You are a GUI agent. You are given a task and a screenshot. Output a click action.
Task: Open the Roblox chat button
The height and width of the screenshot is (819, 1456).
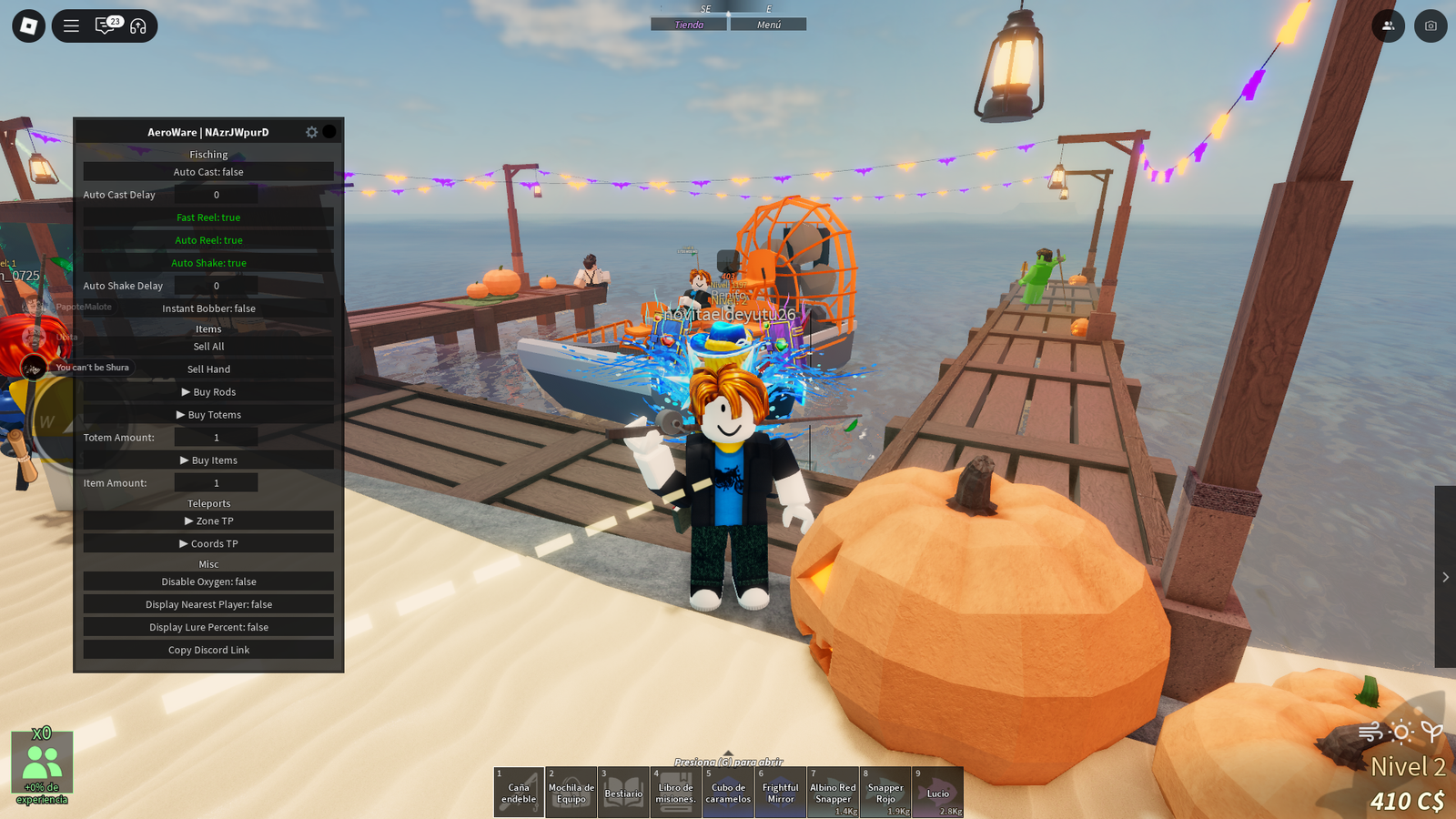tap(106, 25)
